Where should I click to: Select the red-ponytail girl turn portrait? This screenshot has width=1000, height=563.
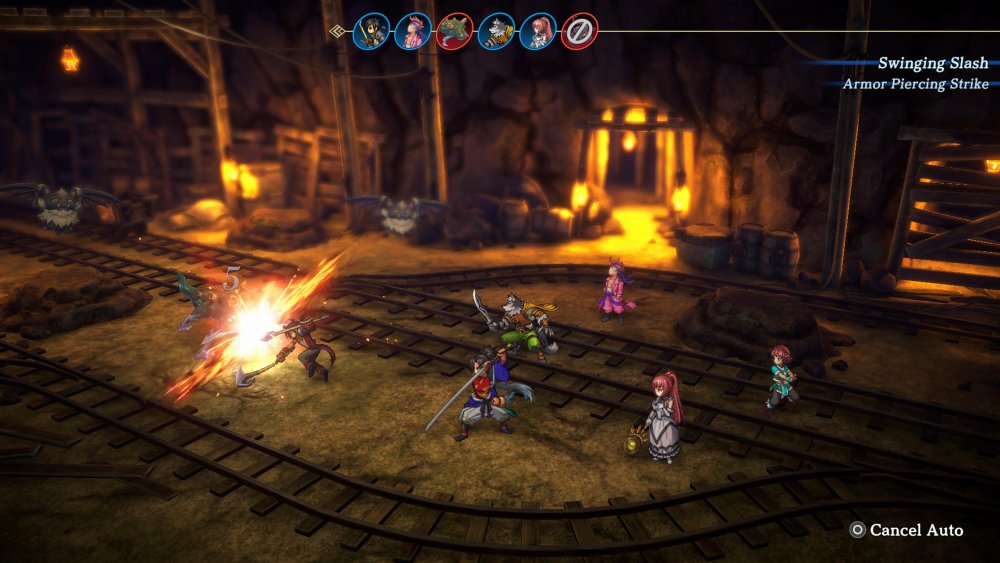538,31
